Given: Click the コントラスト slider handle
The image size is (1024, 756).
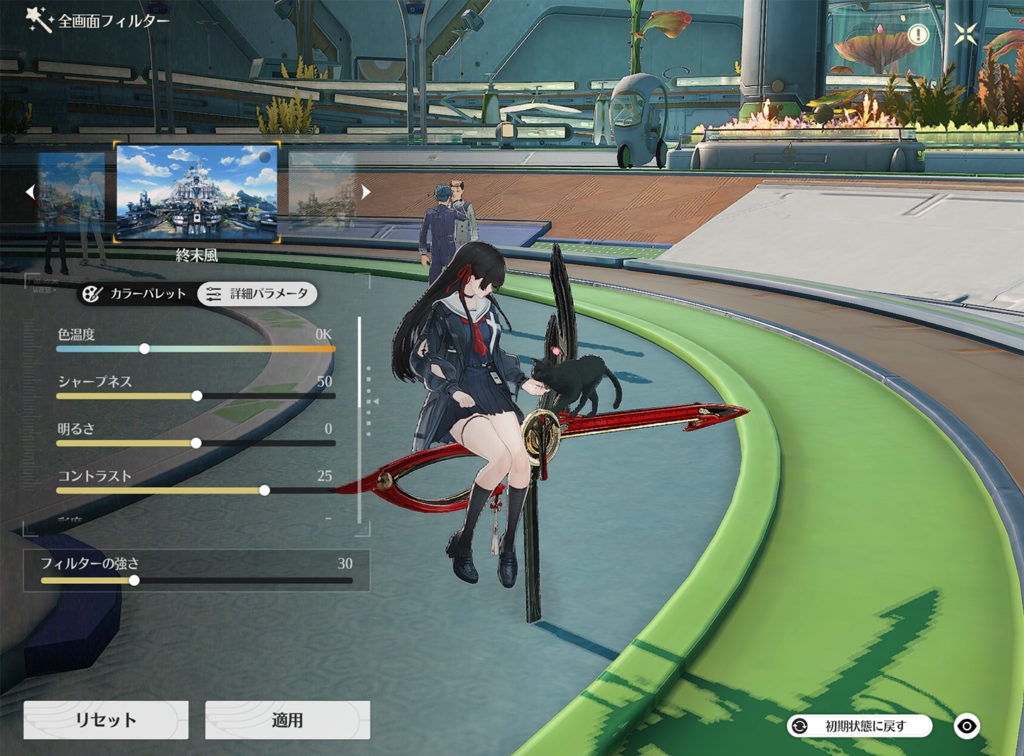Looking at the screenshot, I should tap(264, 490).
